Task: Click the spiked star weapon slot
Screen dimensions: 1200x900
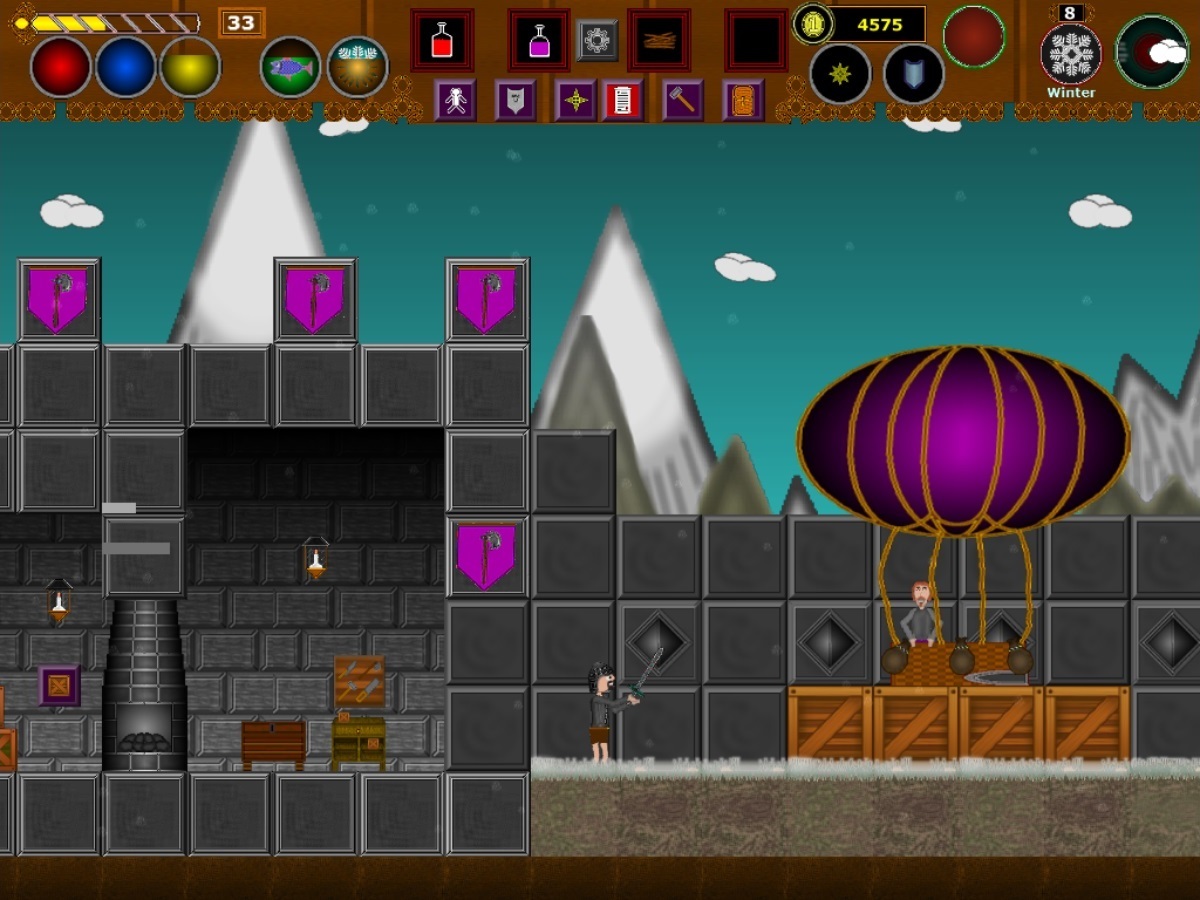Action: pyautogui.click(x=840, y=74)
